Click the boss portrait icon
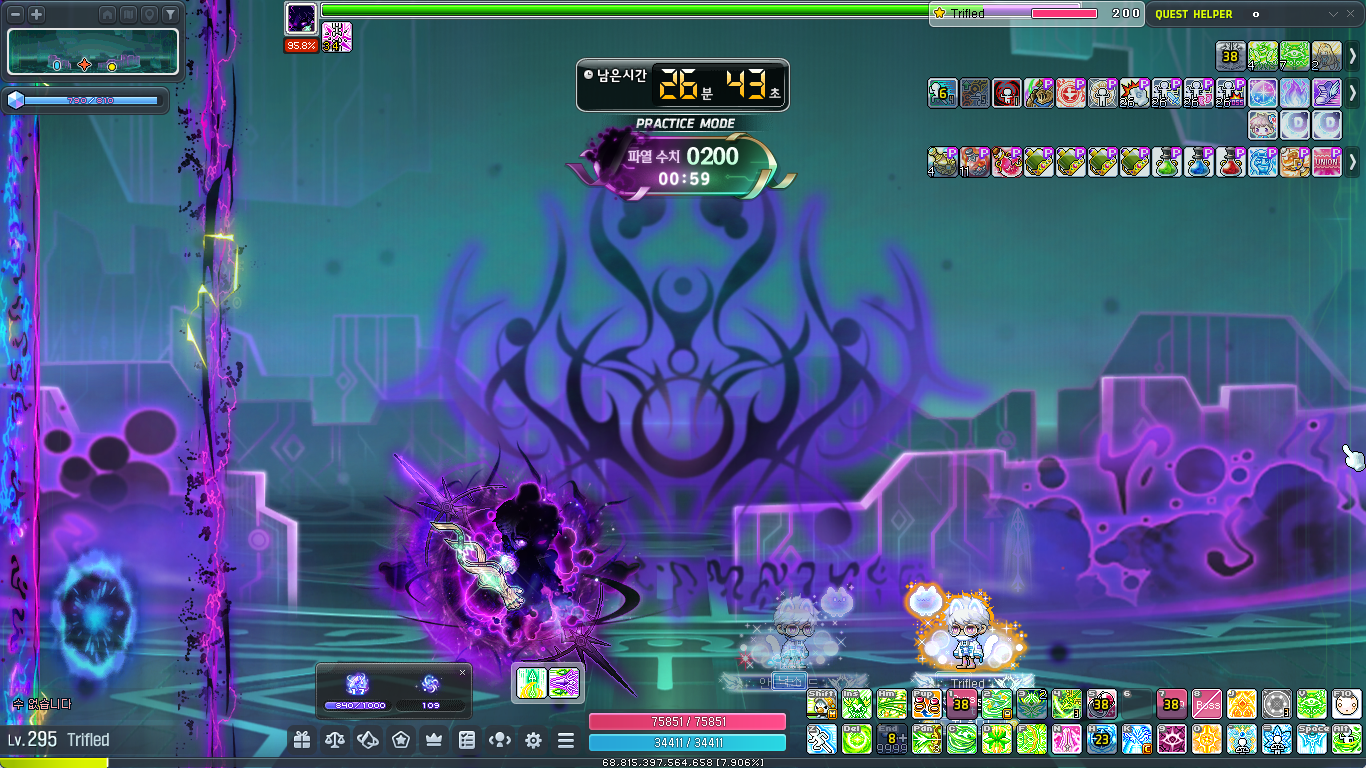This screenshot has width=1366, height=768. [x=301, y=17]
